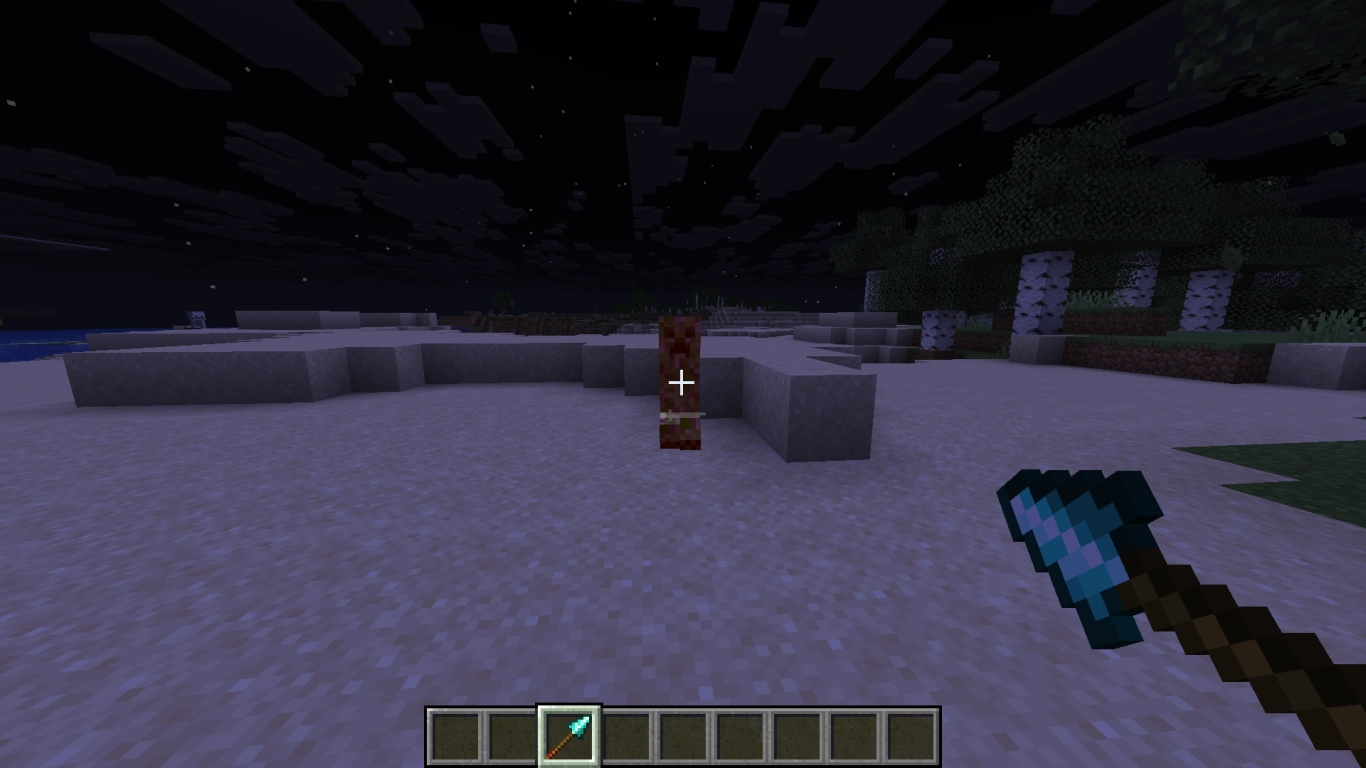This screenshot has height=768, width=1366.
Task: Click the crosshair at screen center
Action: [683, 383]
